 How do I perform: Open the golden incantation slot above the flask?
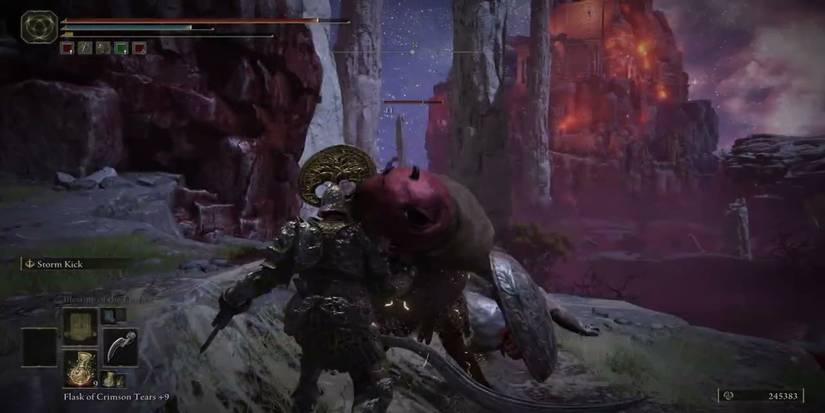click(78, 325)
